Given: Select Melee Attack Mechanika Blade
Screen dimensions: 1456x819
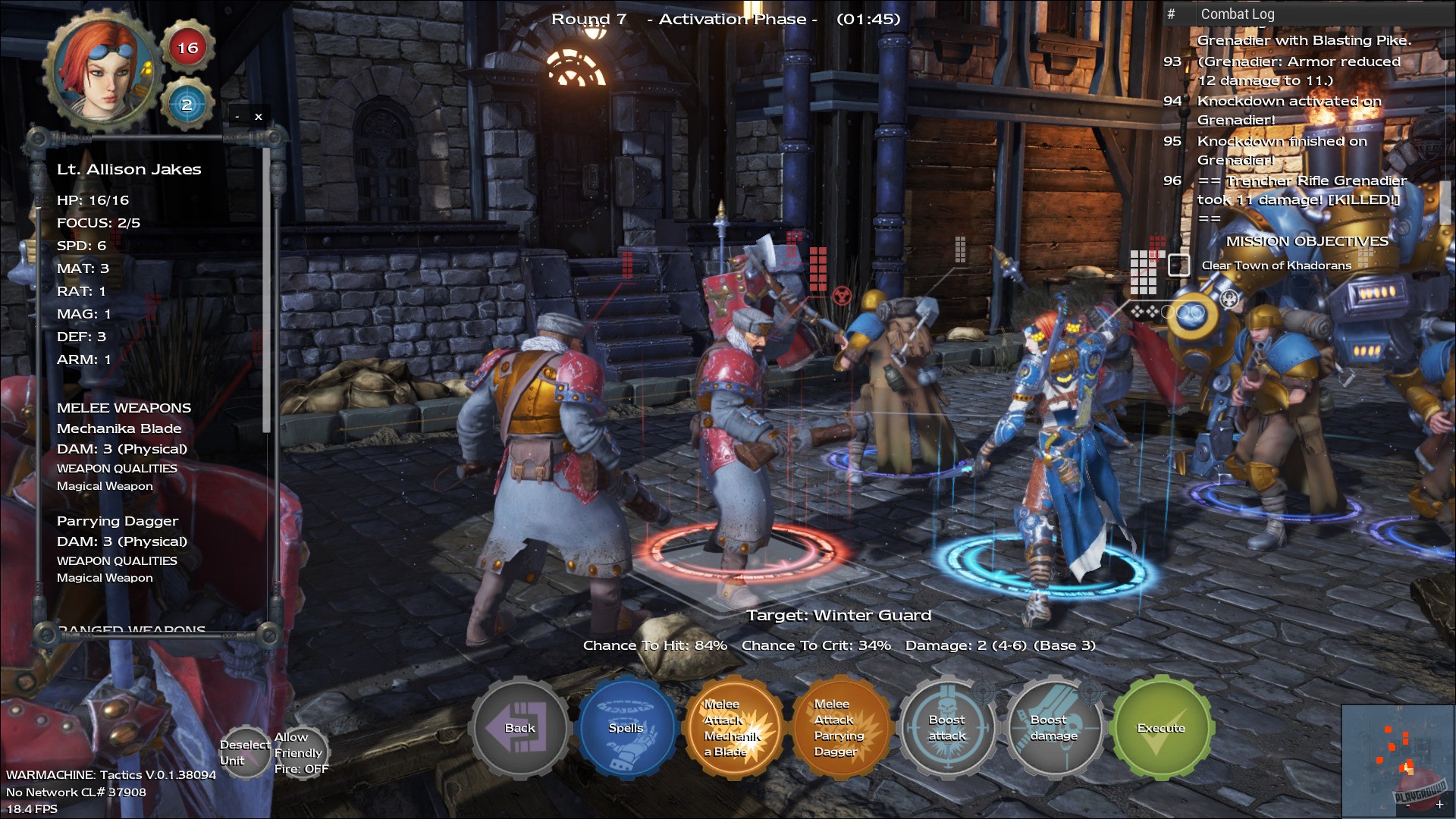Looking at the screenshot, I should click(x=733, y=728).
